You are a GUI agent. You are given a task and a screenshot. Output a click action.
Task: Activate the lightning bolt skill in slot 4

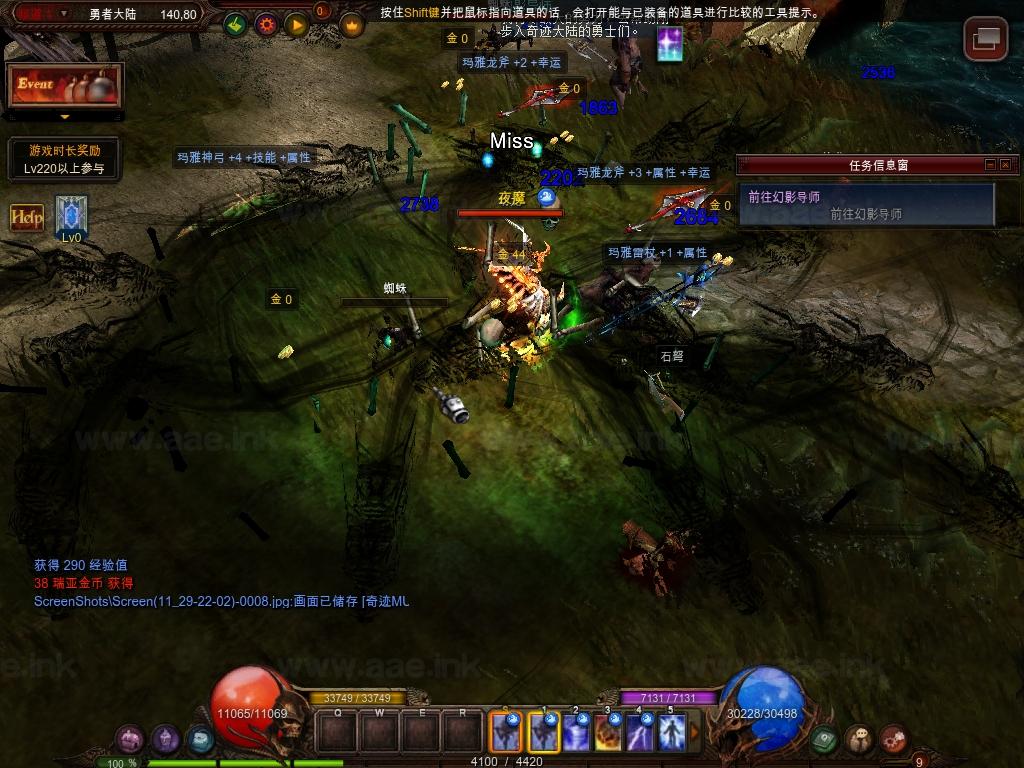(640, 733)
